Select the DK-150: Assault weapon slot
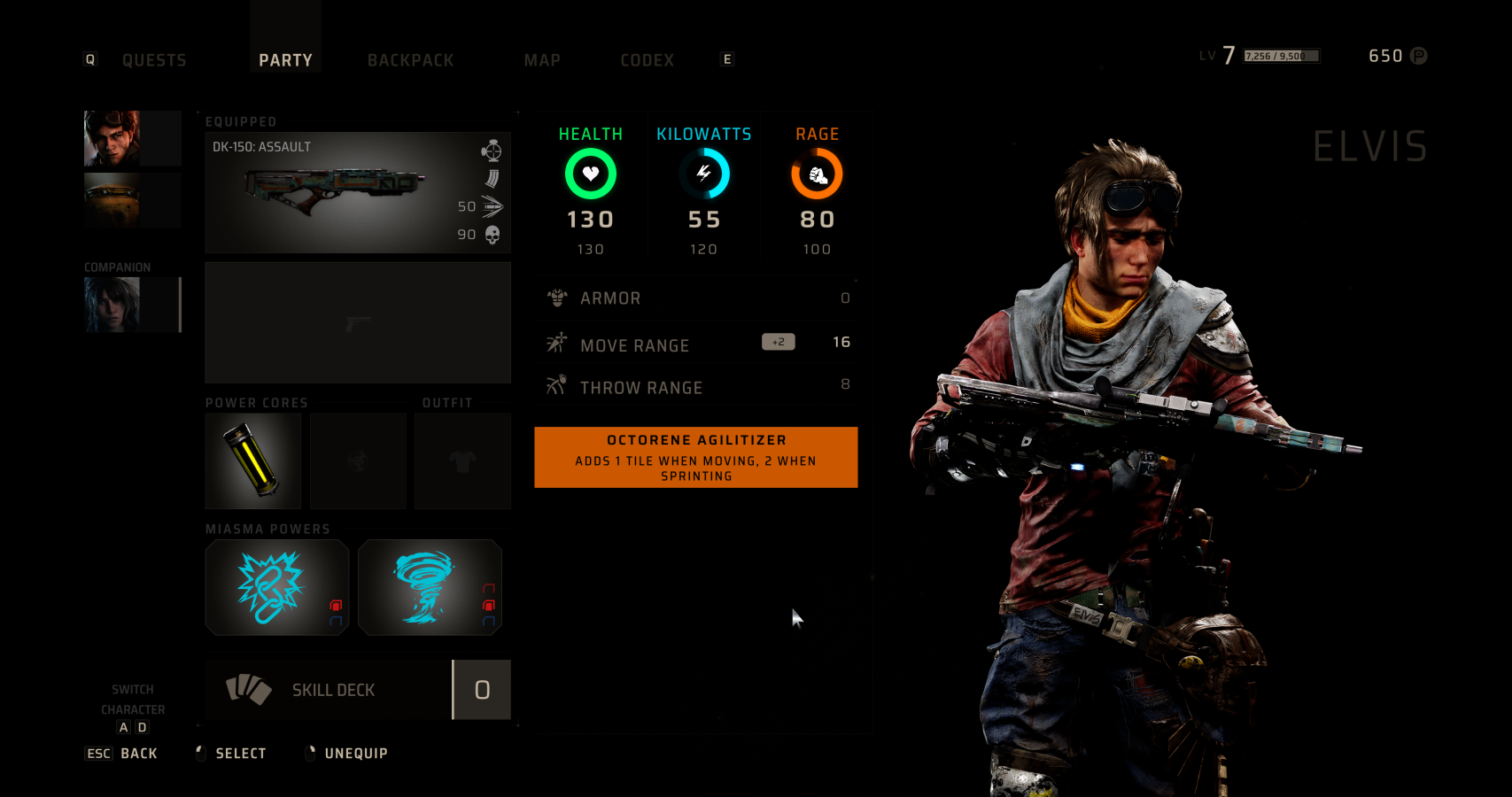This screenshot has width=1512, height=797. click(x=358, y=192)
